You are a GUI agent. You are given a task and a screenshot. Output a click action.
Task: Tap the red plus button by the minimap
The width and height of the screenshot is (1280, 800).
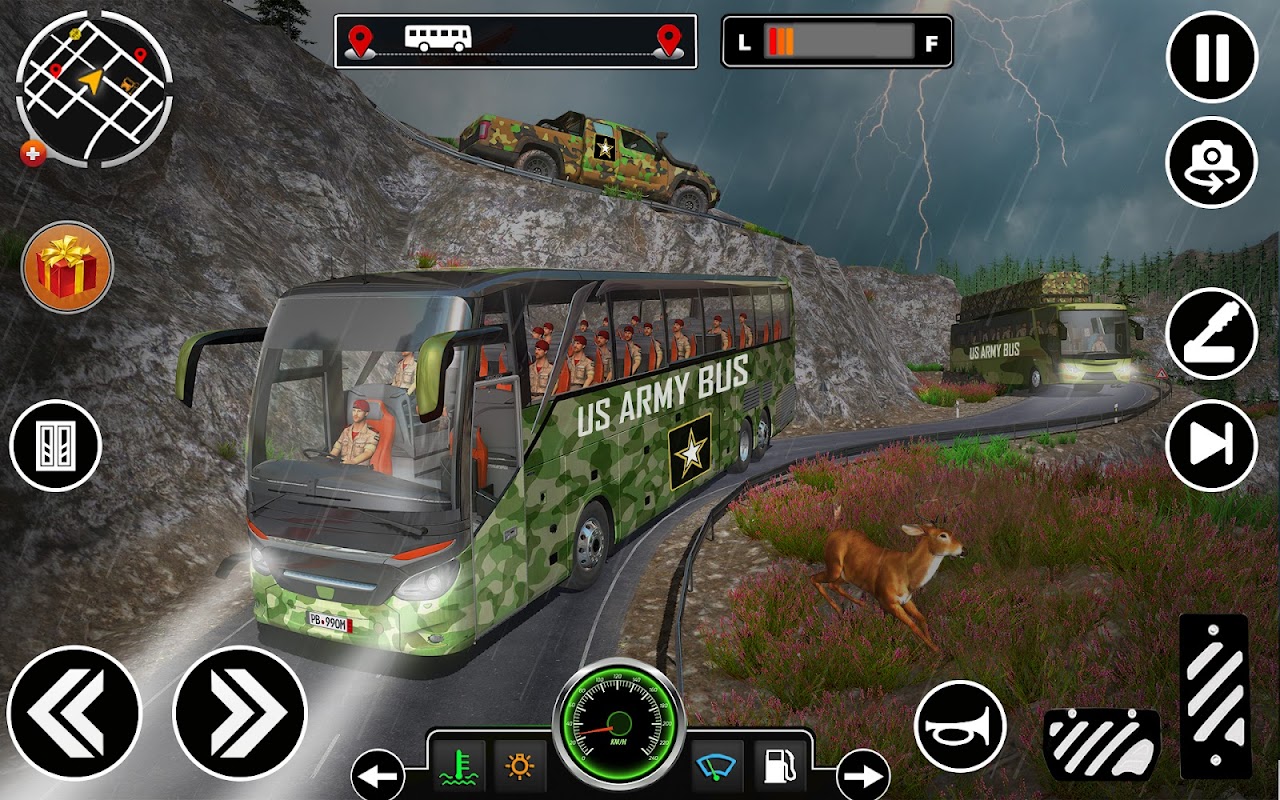(33, 153)
